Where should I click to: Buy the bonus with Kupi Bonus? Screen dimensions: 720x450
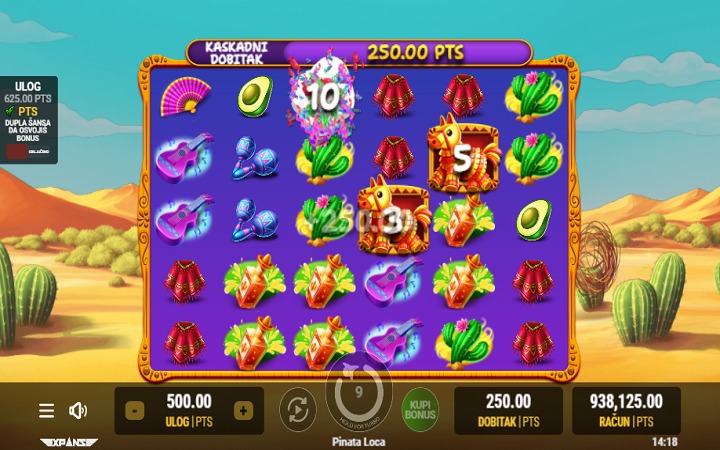[421, 410]
